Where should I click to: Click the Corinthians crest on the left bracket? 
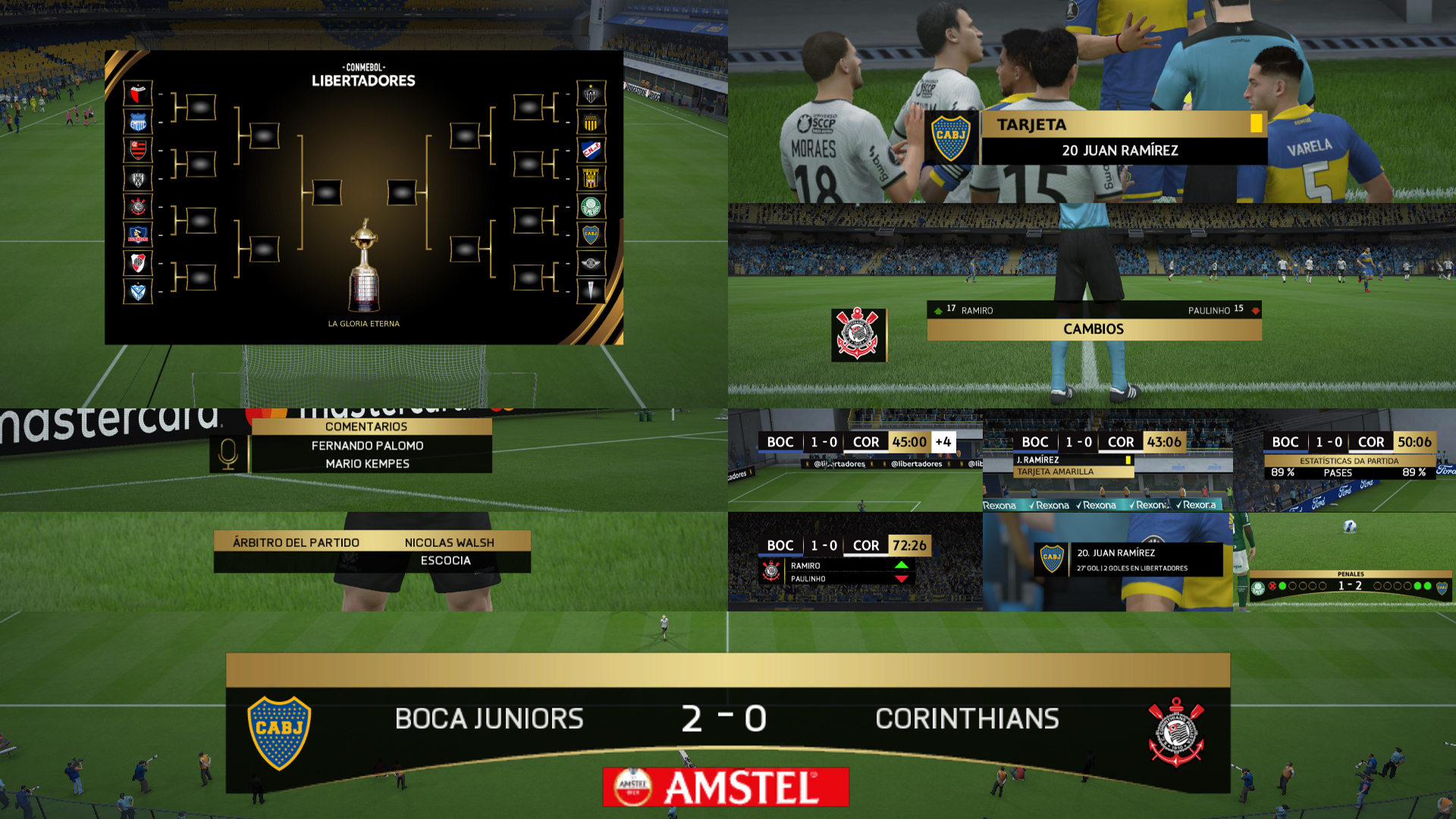pyautogui.click(x=136, y=207)
